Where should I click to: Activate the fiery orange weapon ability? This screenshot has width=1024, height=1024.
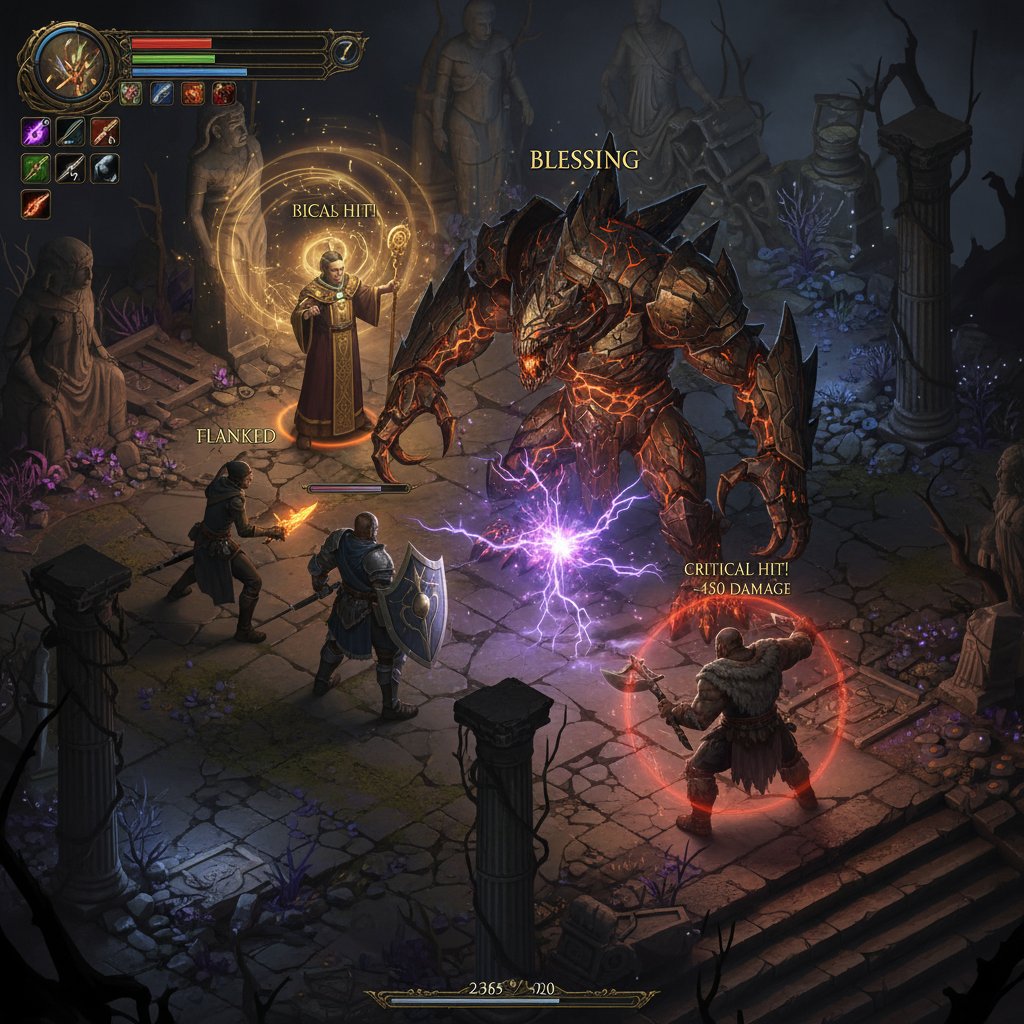point(36,204)
